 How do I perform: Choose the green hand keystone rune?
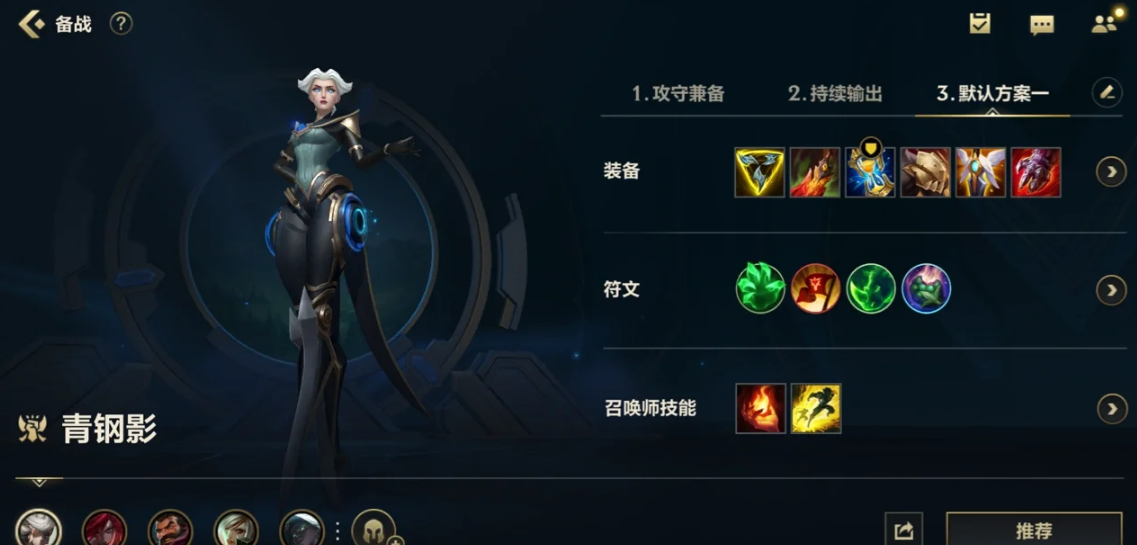pos(760,289)
